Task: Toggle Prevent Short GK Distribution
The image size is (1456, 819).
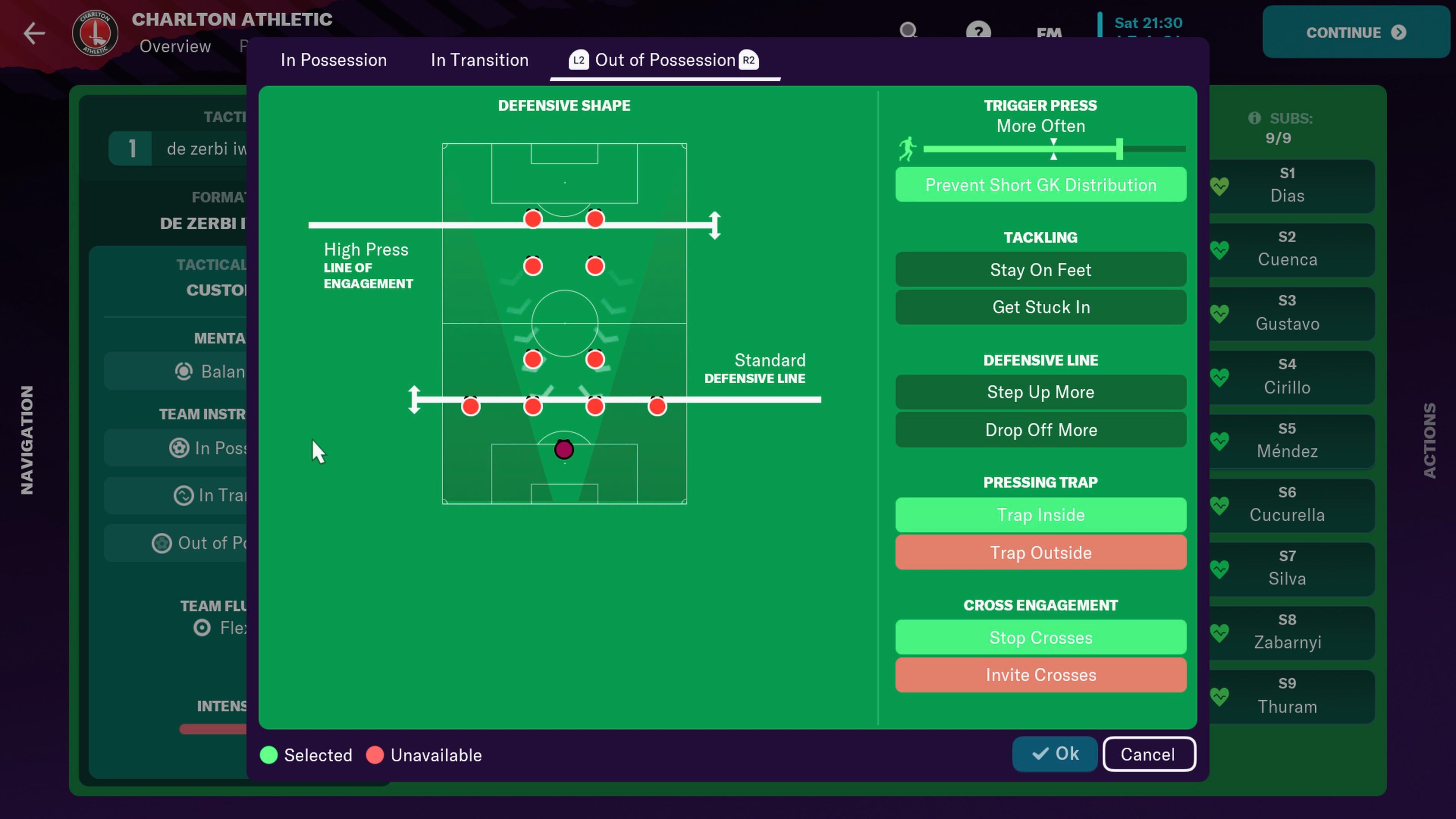Action: (x=1040, y=185)
